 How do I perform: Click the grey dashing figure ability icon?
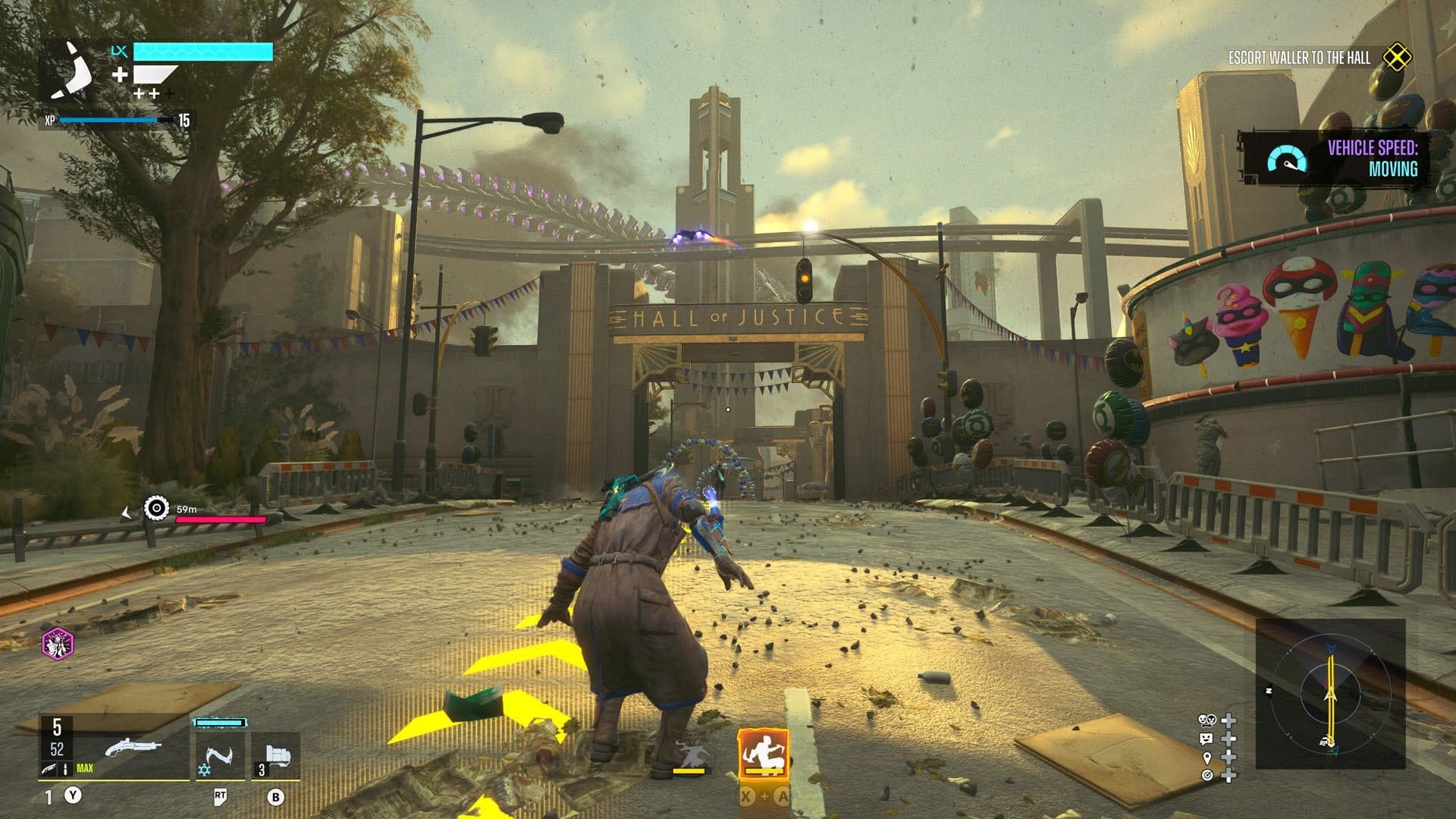point(689,755)
